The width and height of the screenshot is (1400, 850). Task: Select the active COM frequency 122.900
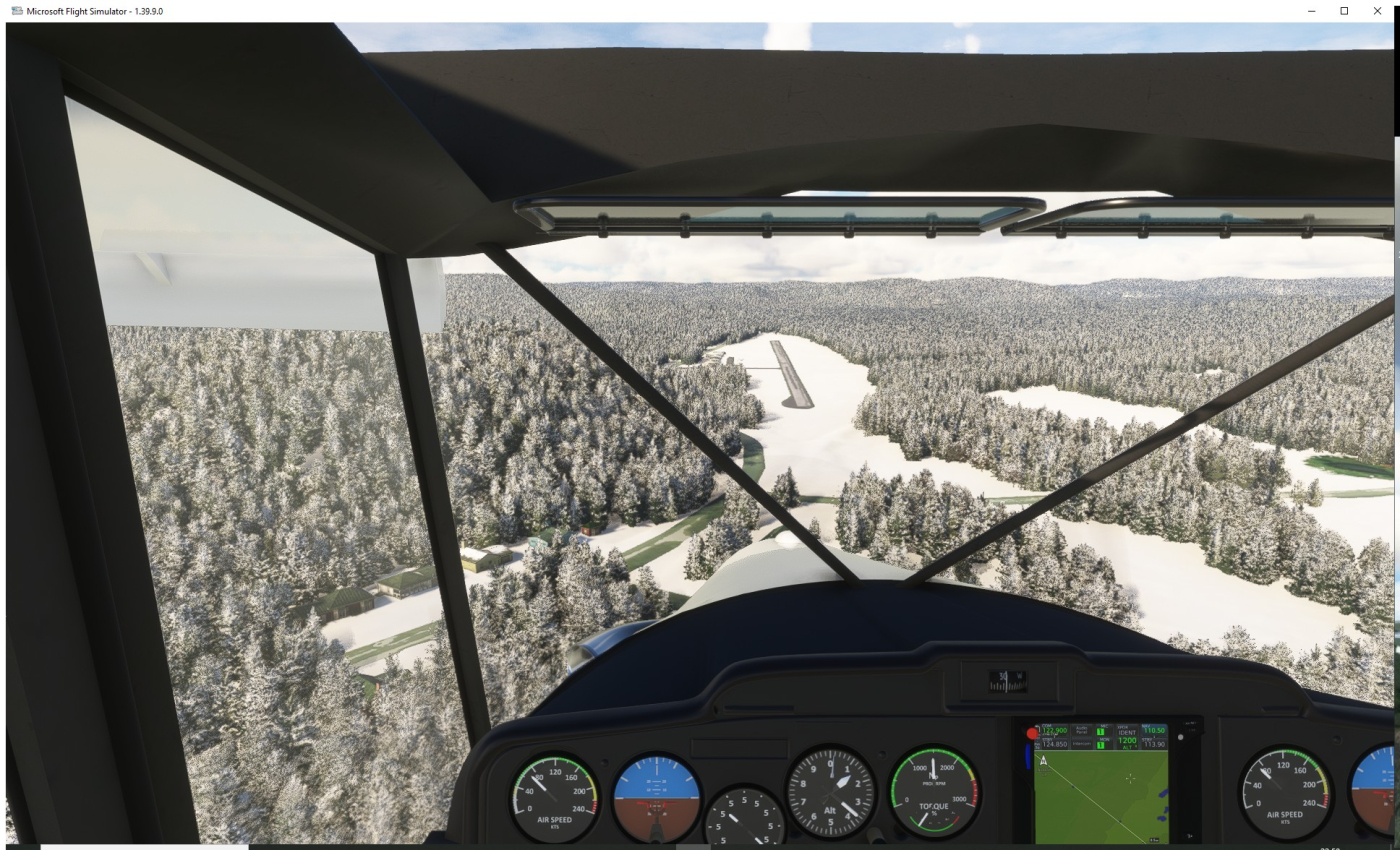click(x=1054, y=731)
